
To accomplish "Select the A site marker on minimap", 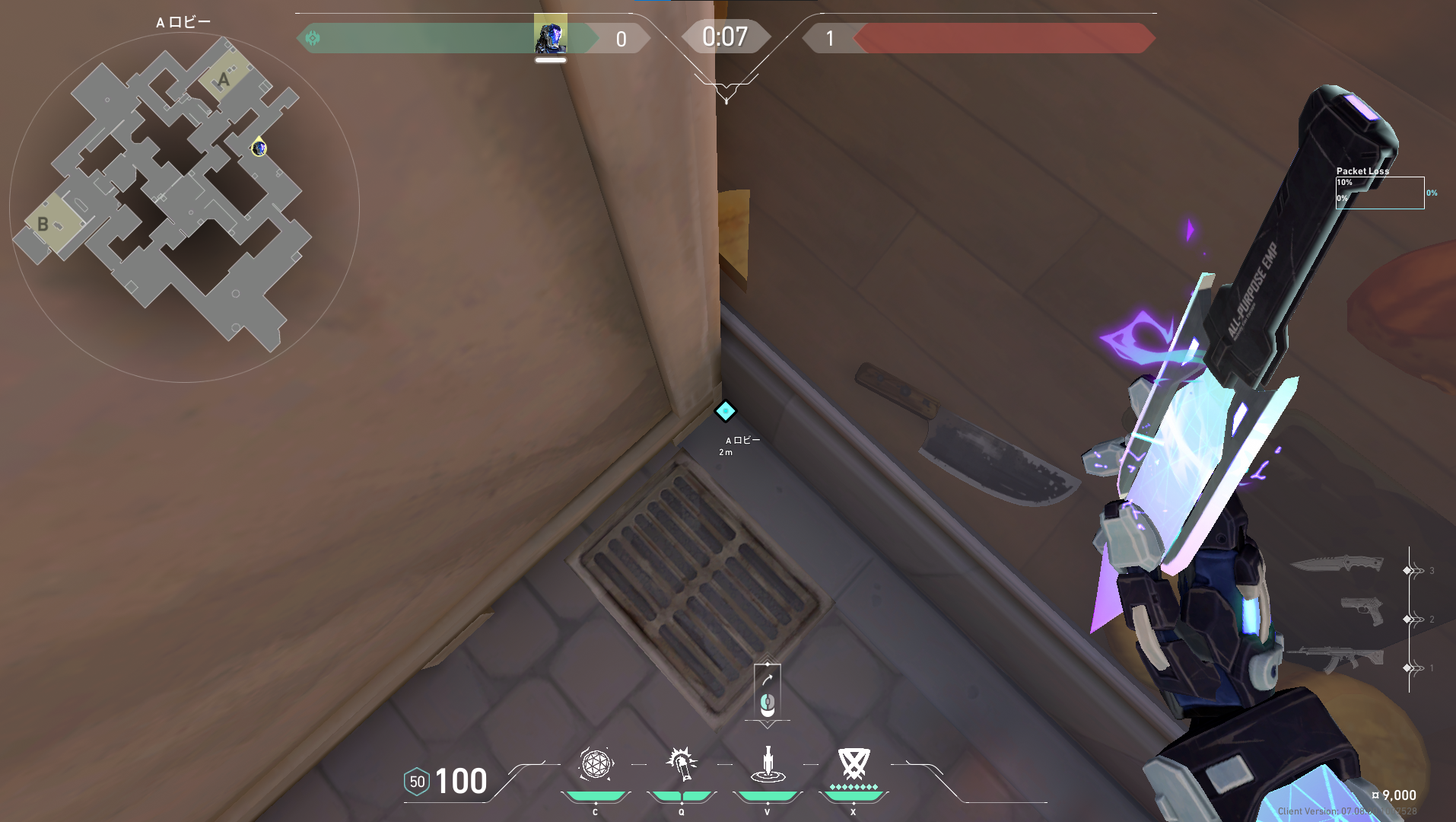I will (x=223, y=79).
